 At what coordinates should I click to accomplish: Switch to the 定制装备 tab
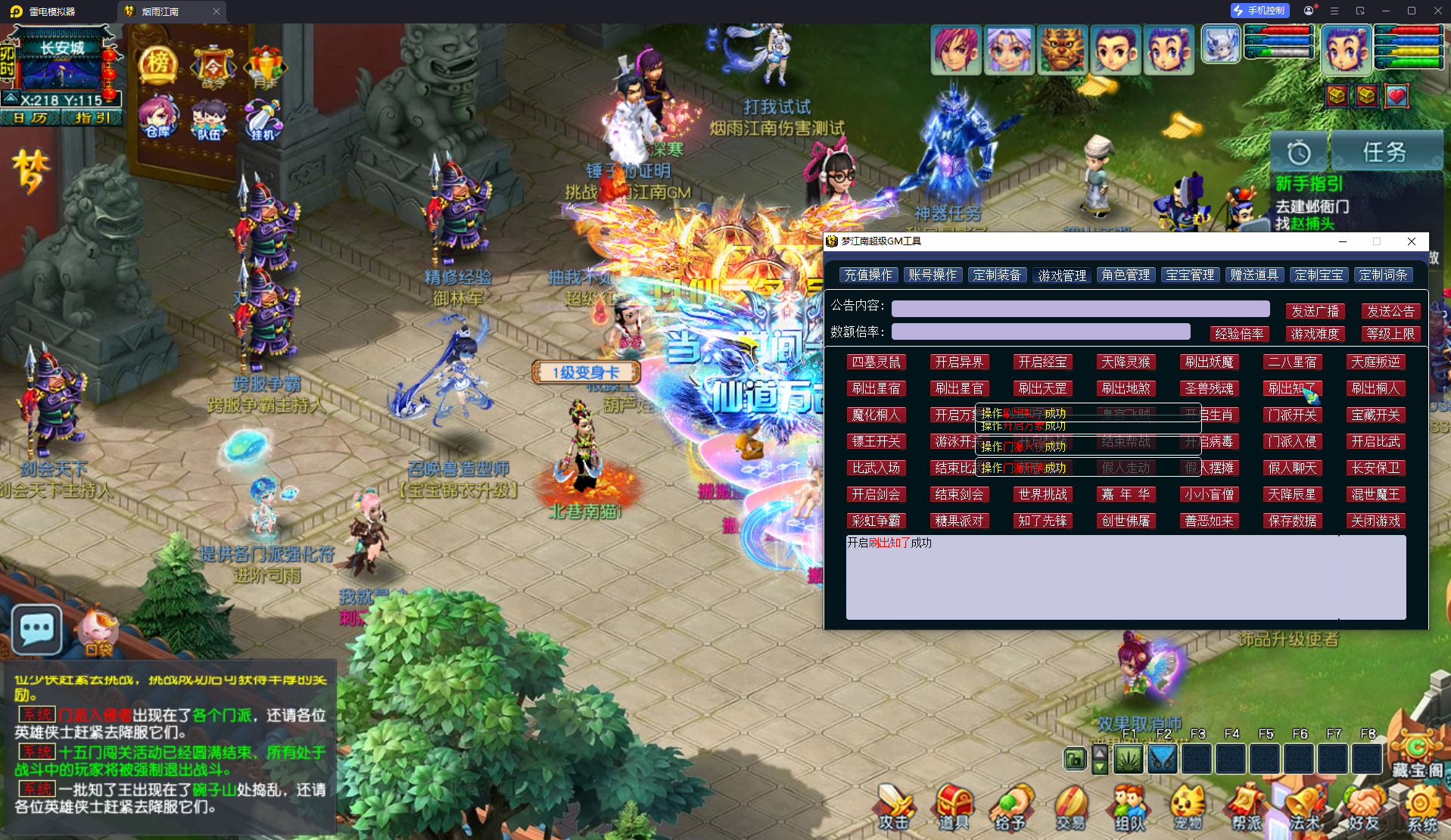[x=997, y=275]
